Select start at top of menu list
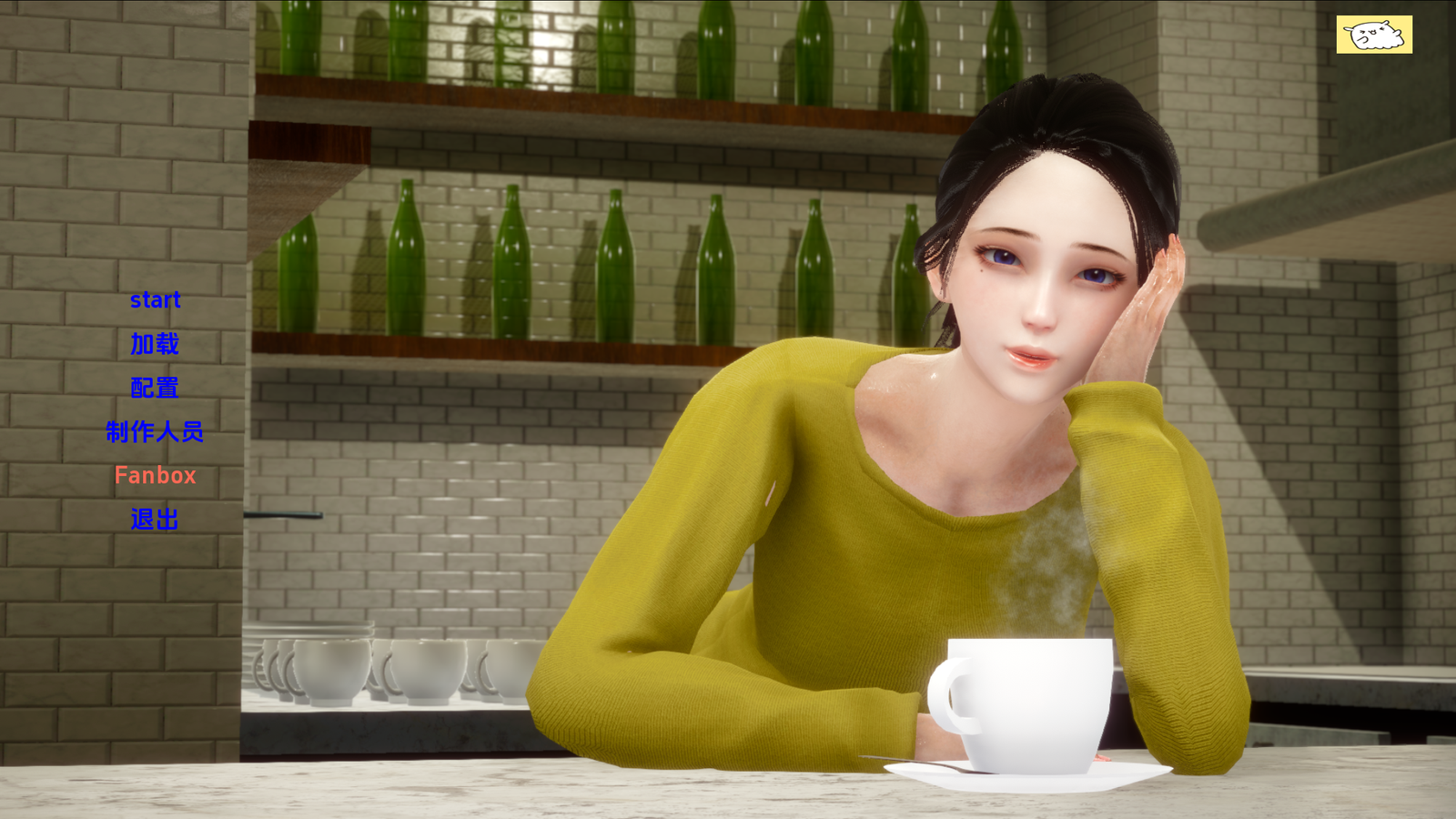This screenshot has height=819, width=1456. [157, 300]
